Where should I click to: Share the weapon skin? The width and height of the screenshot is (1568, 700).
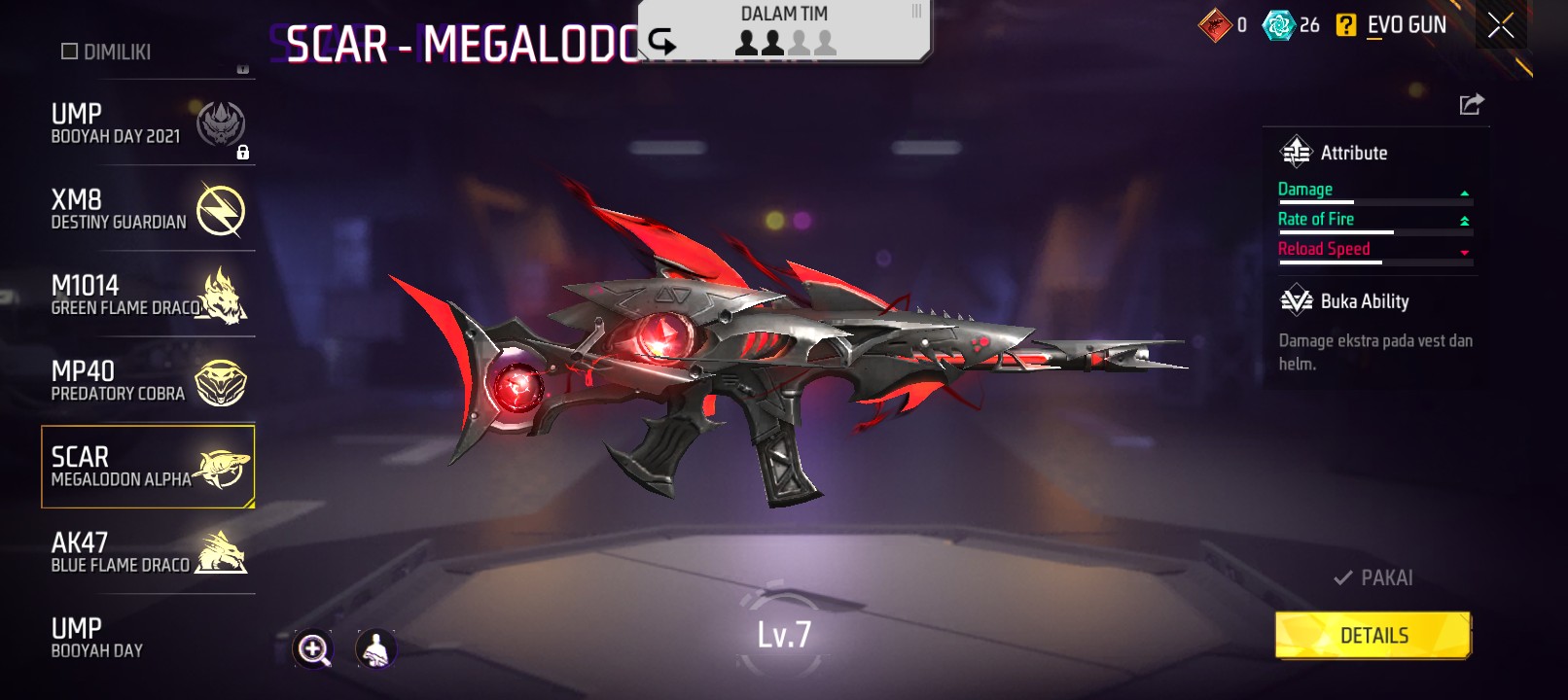point(1471,104)
